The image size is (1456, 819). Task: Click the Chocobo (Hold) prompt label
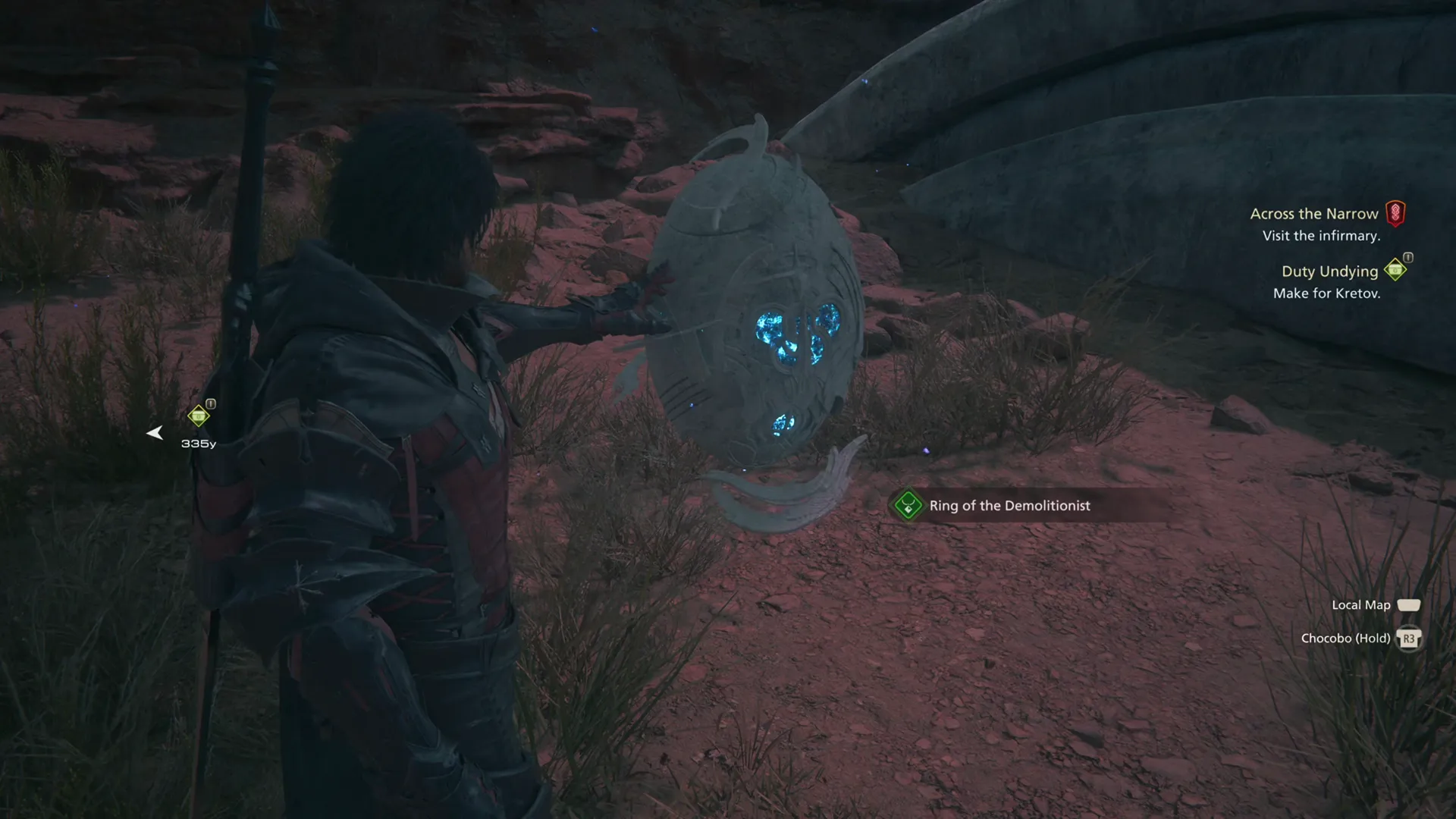point(1346,638)
